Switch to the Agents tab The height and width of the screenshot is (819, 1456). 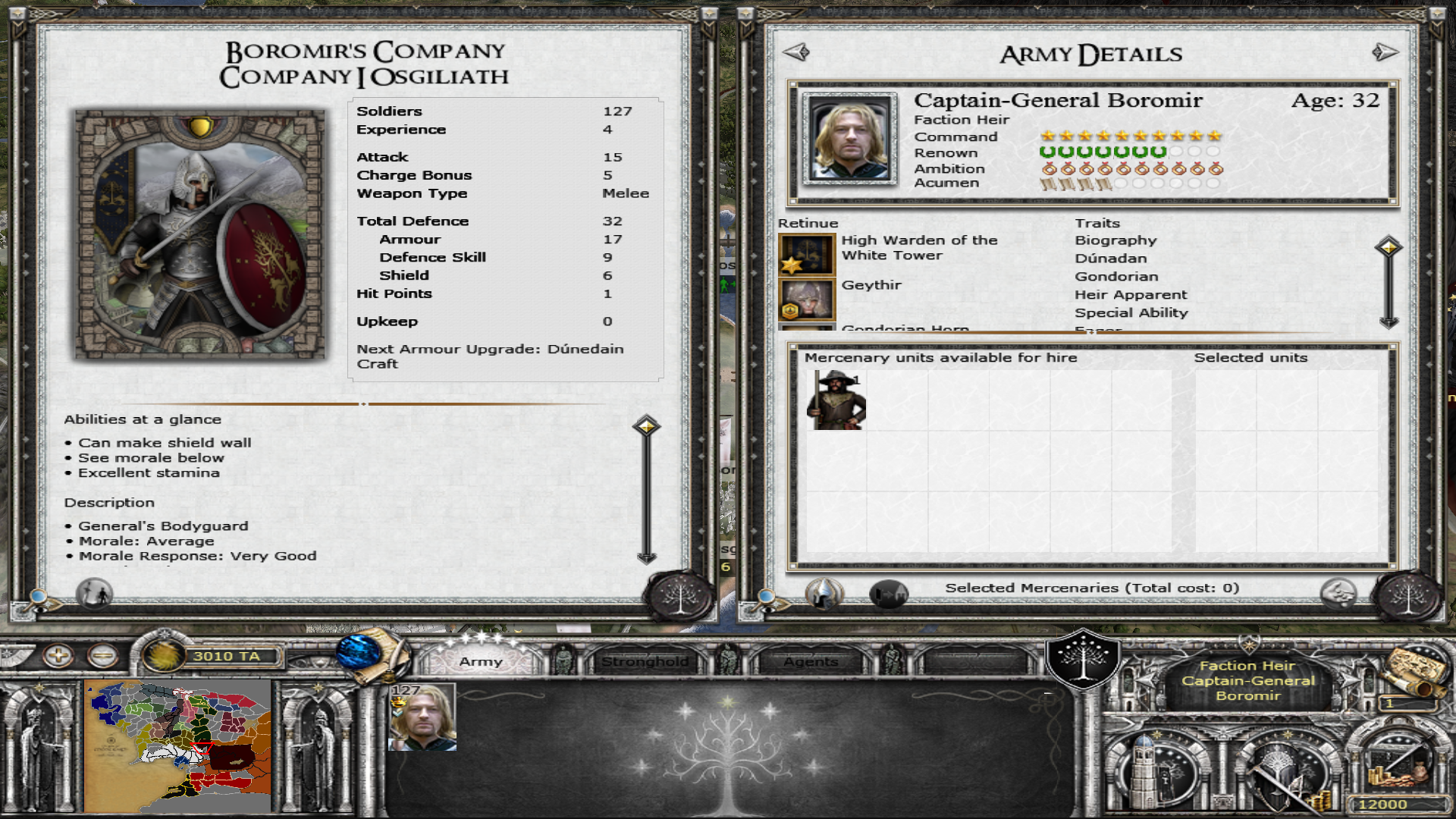pyautogui.click(x=811, y=661)
